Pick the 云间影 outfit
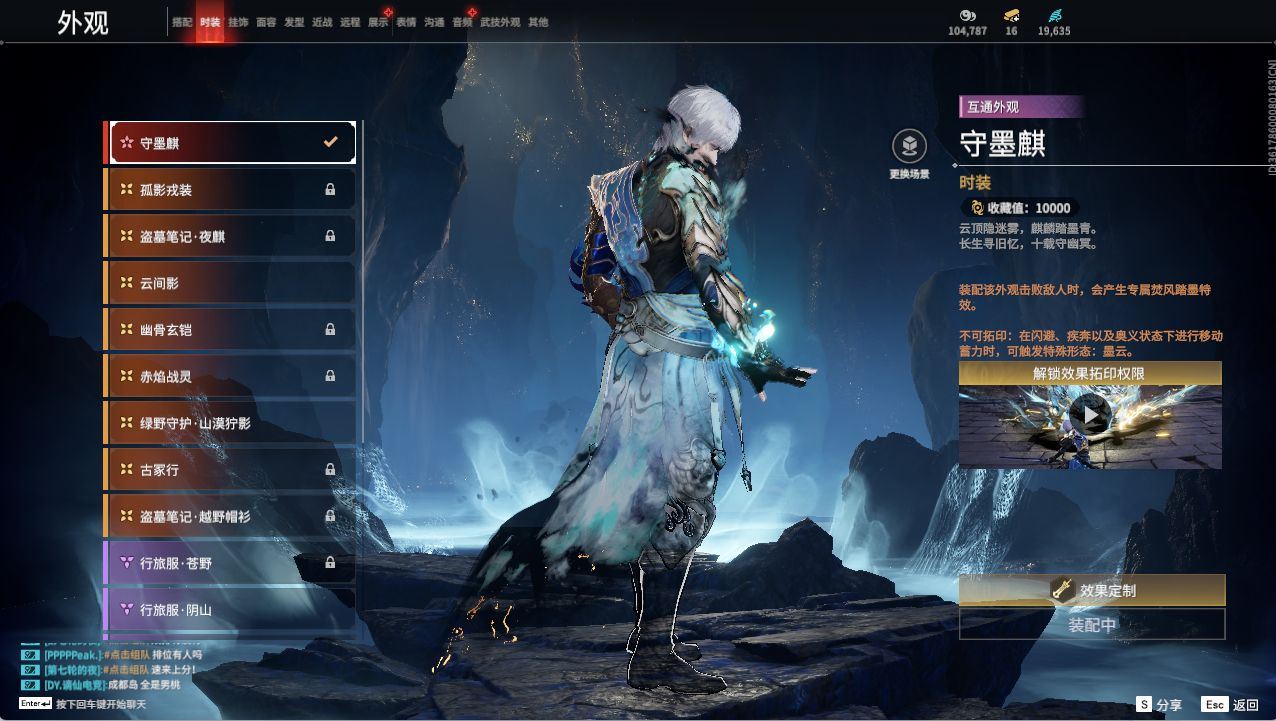The height and width of the screenshot is (721, 1276). pos(232,283)
